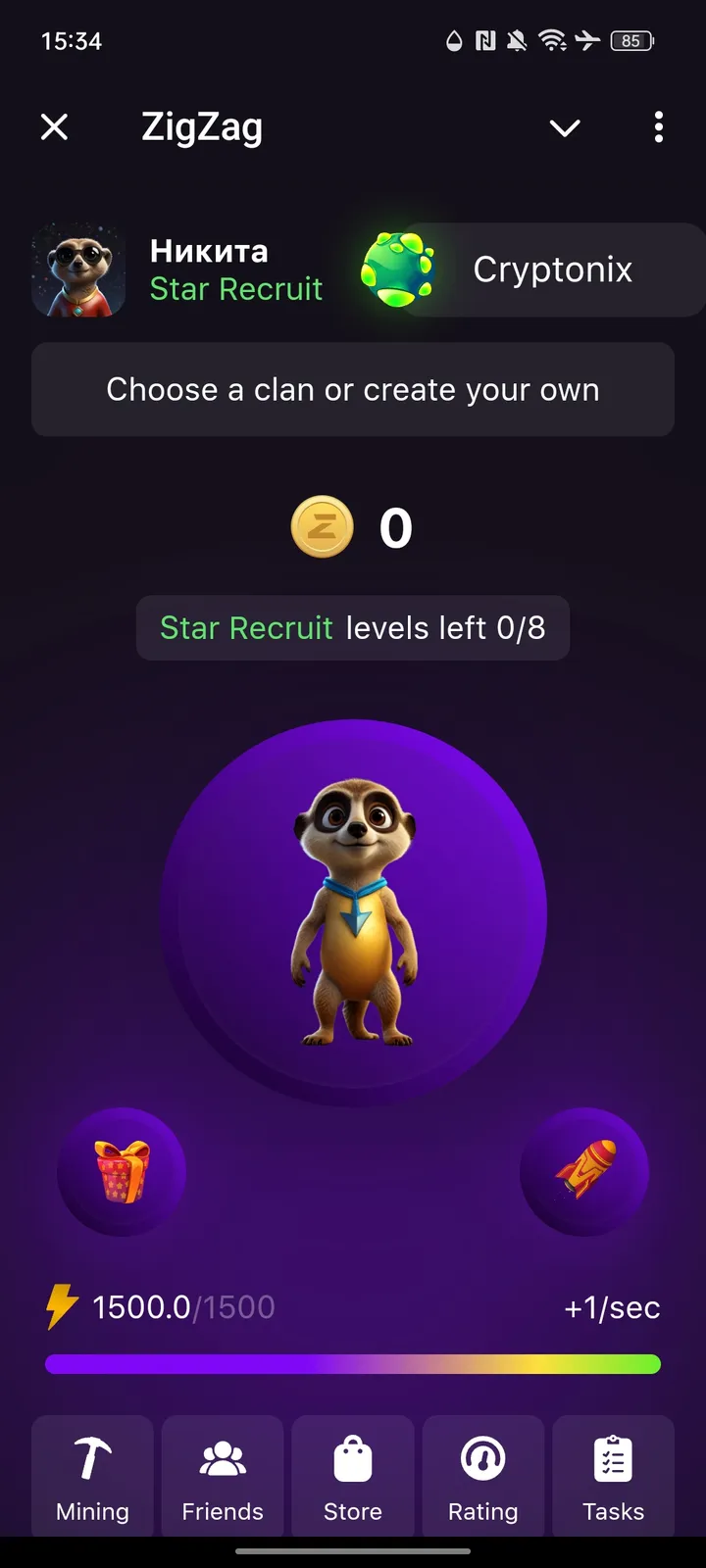Screen dimensions: 706x1568
Task: Show the Rating tab
Action: click(483, 1476)
